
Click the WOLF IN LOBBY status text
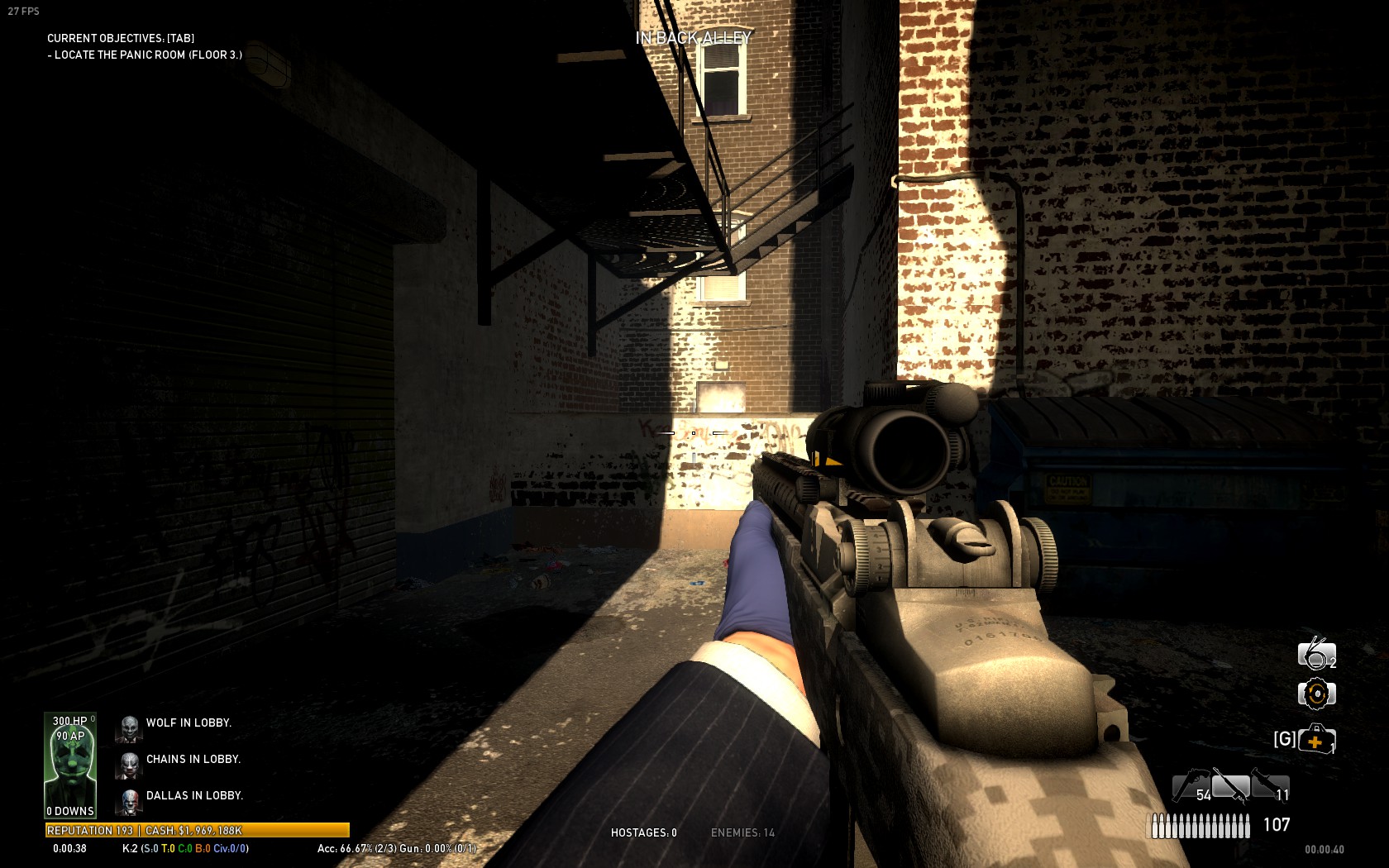tap(189, 722)
